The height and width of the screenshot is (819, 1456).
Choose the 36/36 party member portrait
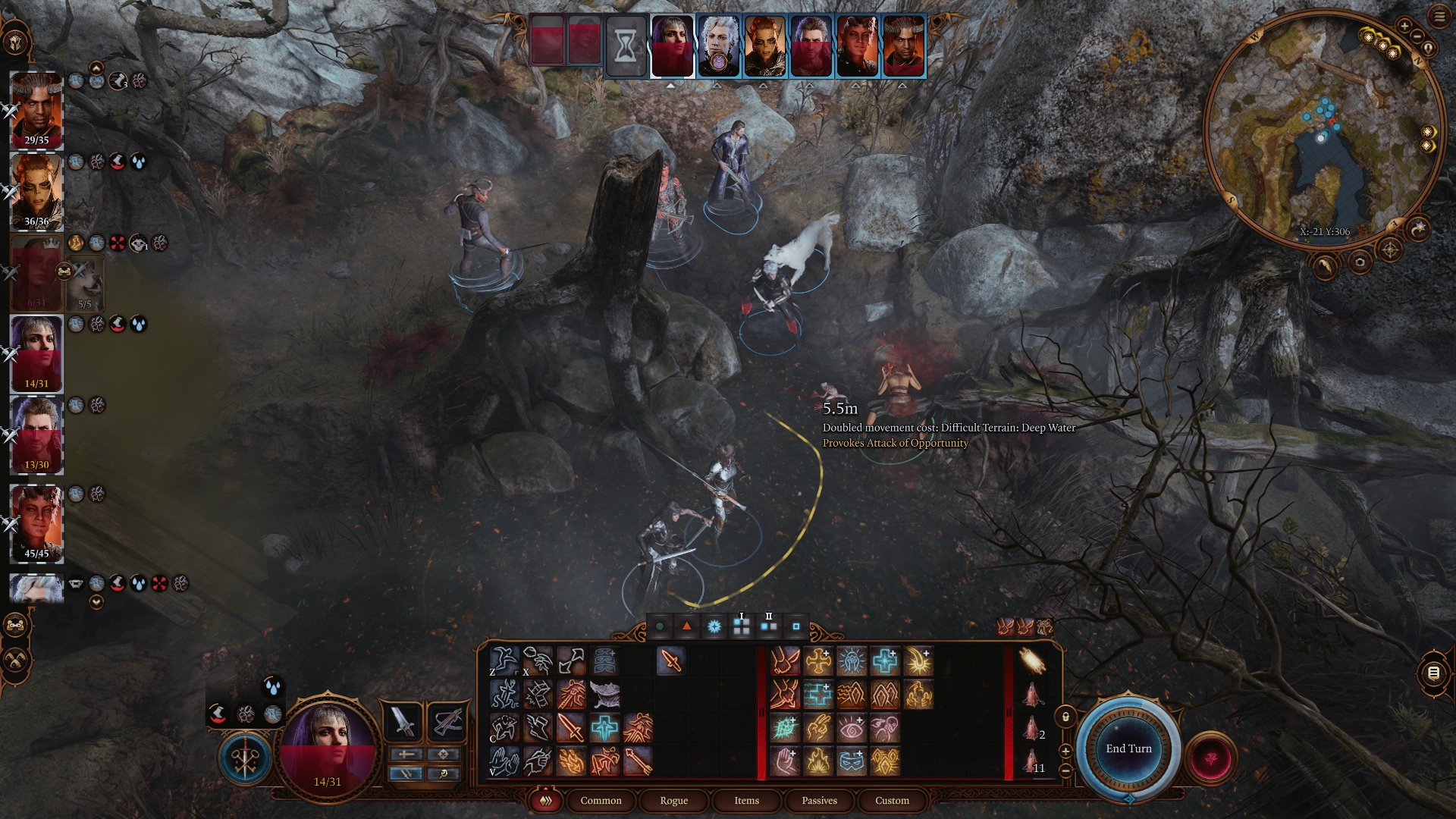pos(36,190)
